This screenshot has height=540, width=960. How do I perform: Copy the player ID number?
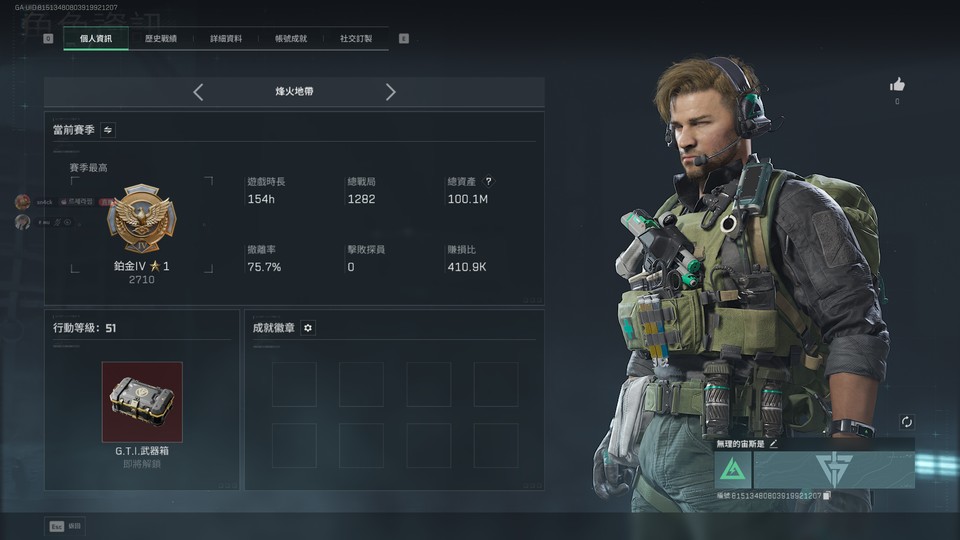tap(826, 496)
